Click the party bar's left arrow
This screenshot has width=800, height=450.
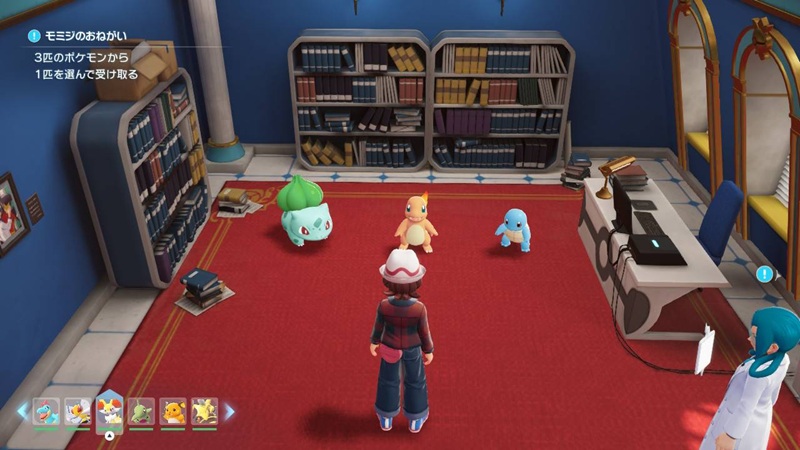(x=22, y=411)
